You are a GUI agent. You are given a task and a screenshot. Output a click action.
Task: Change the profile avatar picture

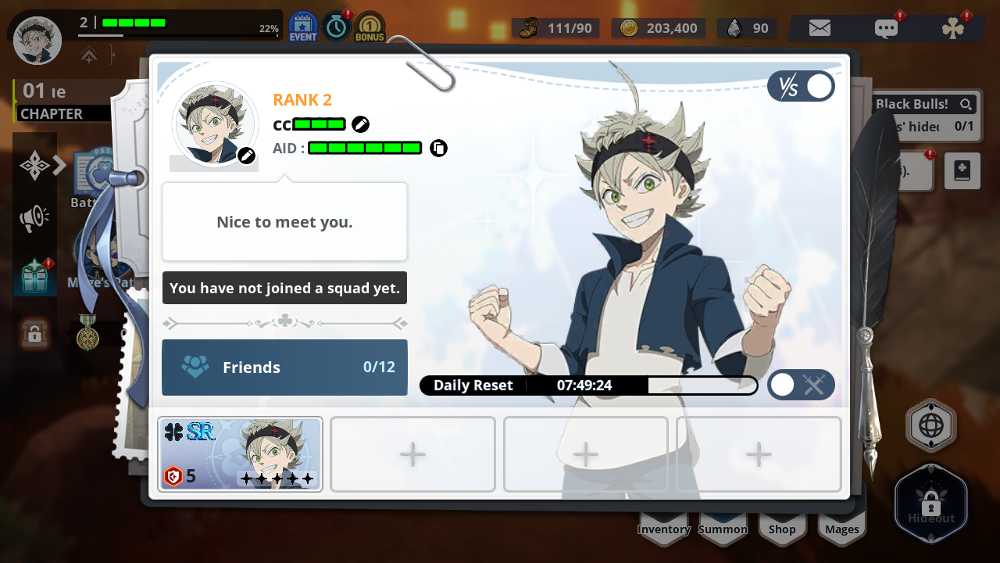pos(215,125)
